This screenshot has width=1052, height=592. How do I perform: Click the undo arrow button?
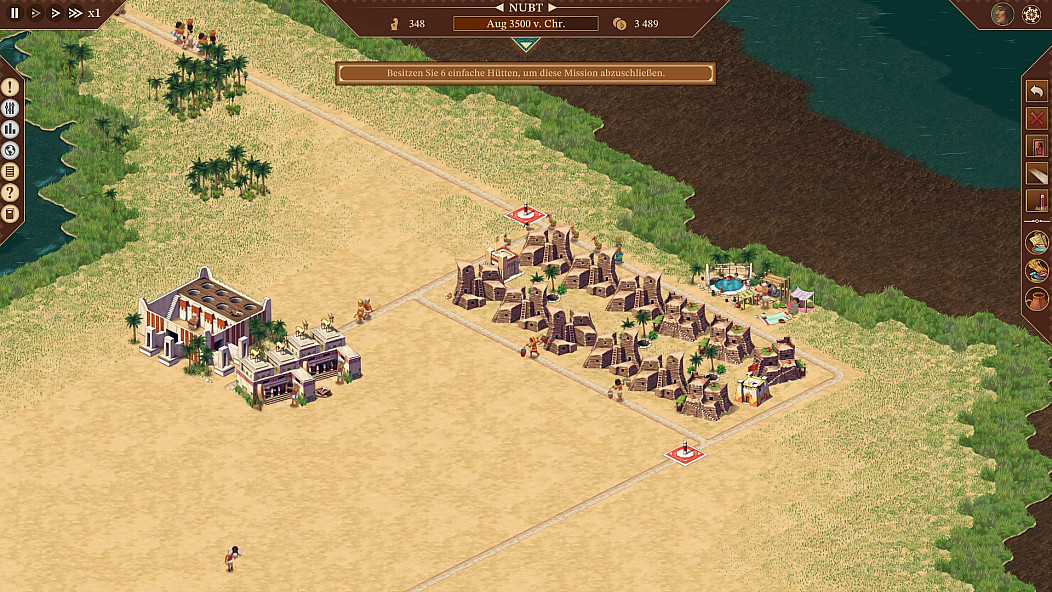click(x=1037, y=91)
